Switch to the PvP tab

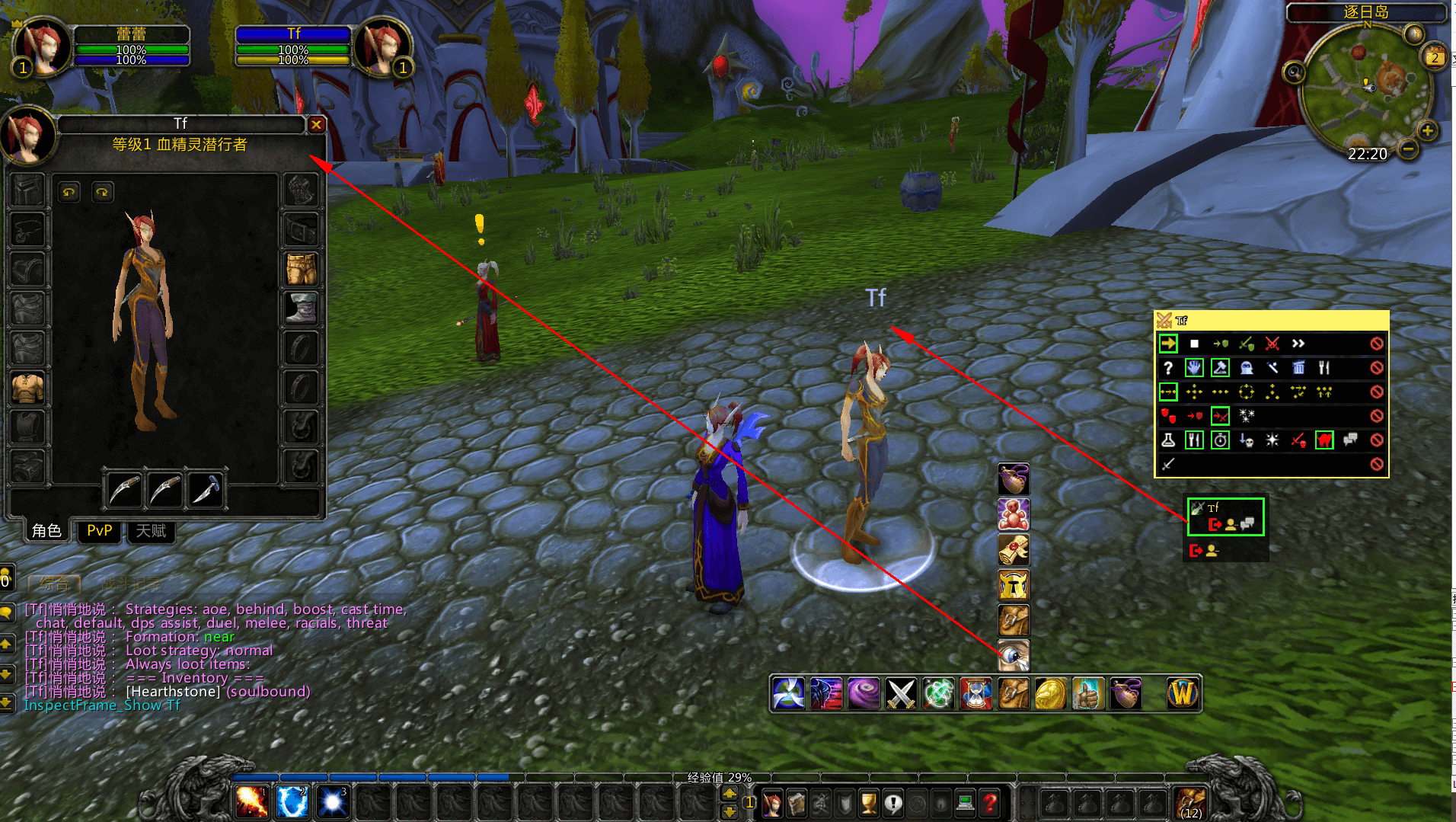pos(99,531)
